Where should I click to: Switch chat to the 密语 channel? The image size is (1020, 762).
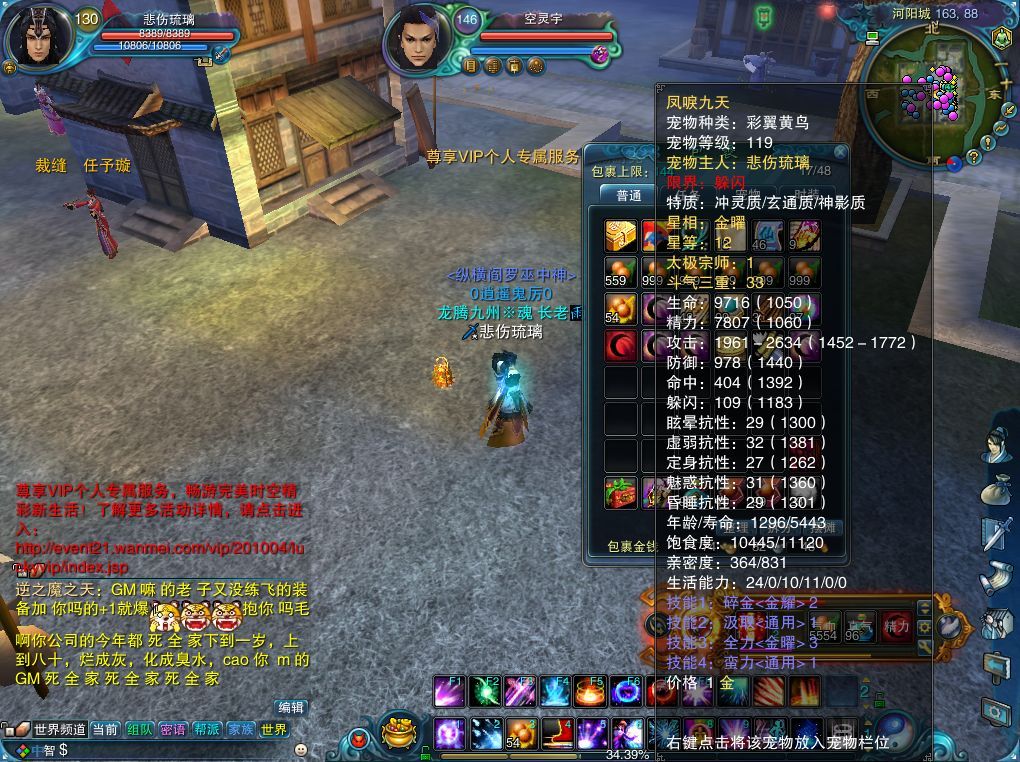[x=173, y=730]
